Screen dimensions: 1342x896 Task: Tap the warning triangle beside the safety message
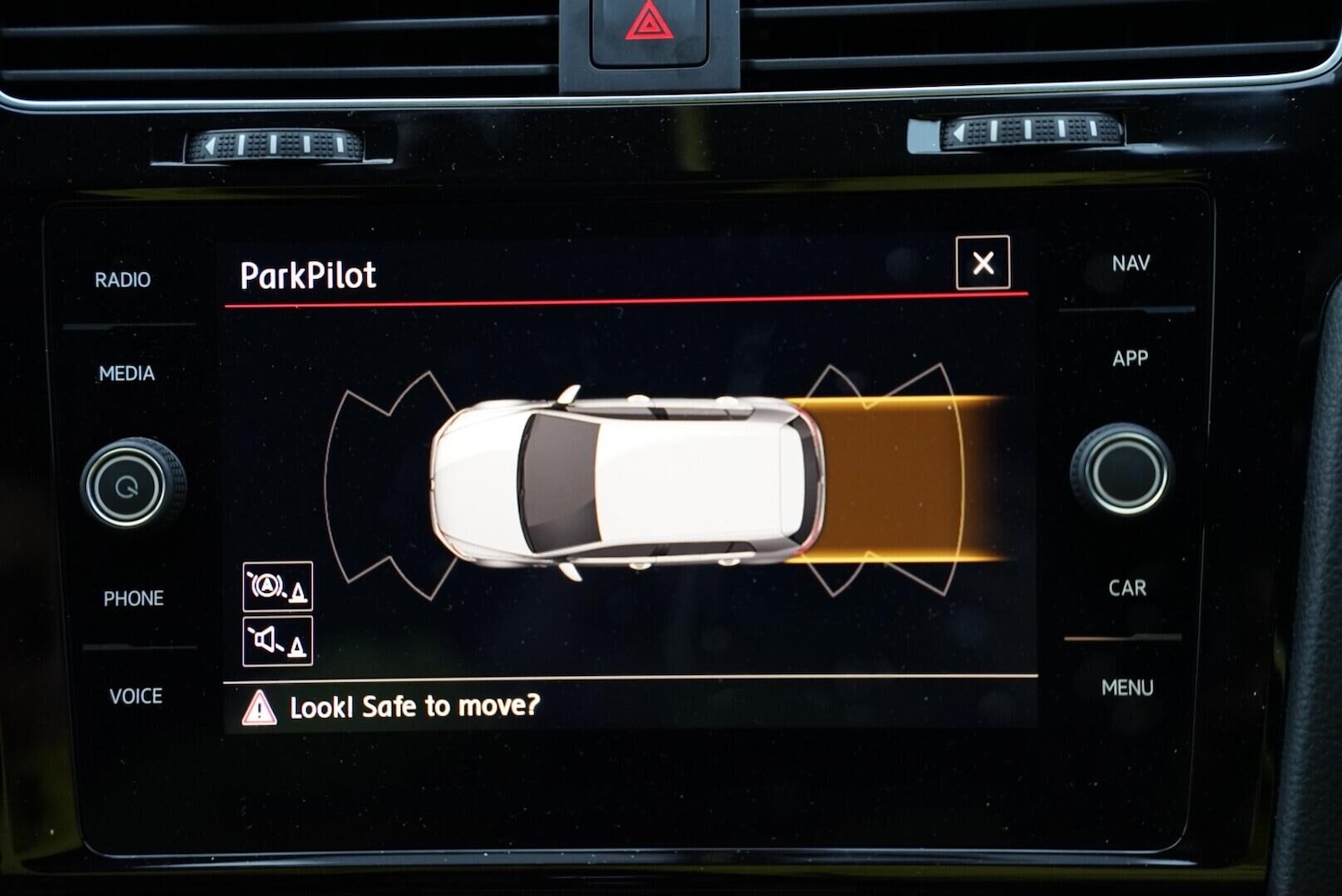(258, 706)
